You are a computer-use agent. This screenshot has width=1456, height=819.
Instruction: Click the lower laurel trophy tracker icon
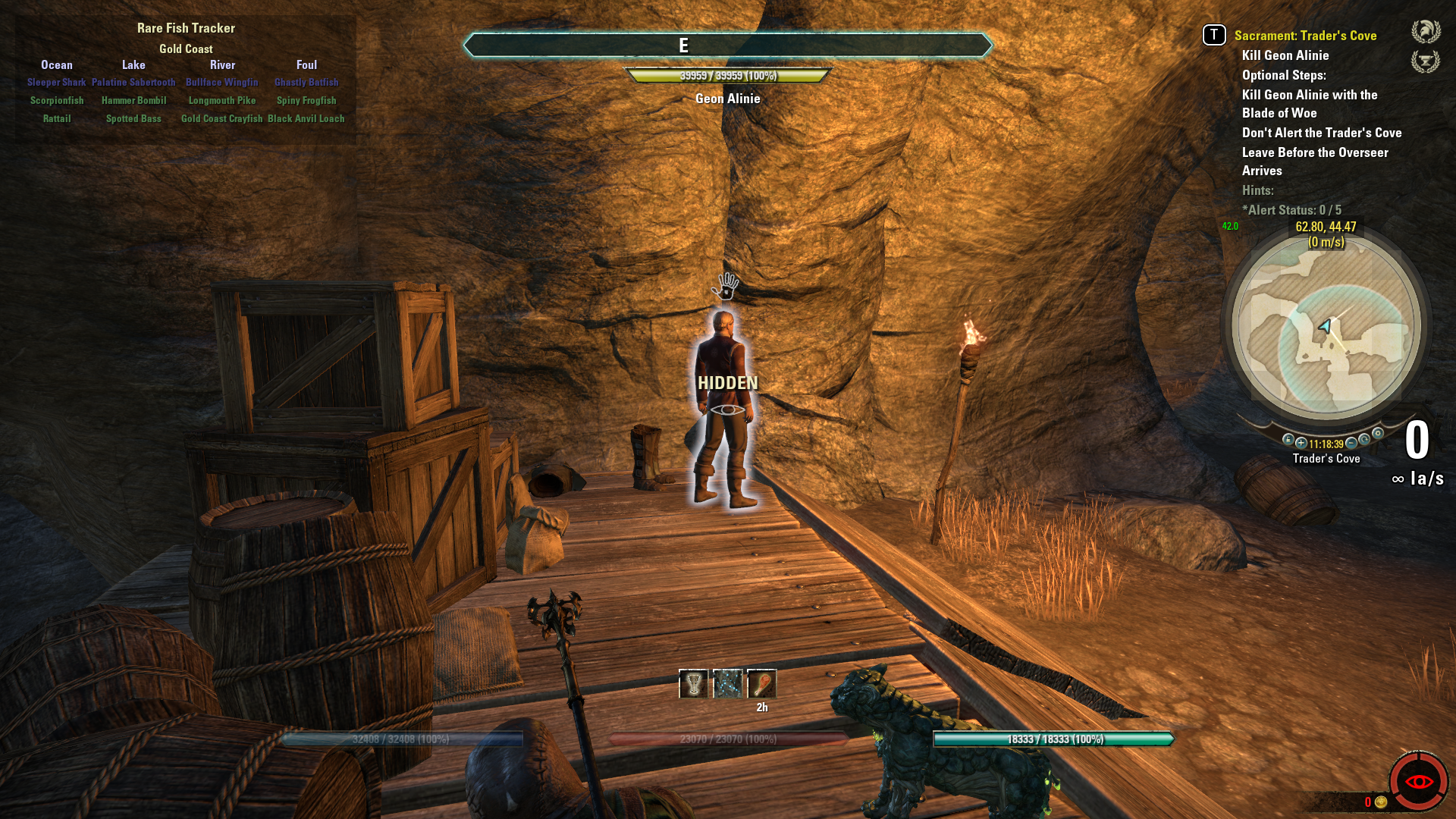[x=1426, y=61]
